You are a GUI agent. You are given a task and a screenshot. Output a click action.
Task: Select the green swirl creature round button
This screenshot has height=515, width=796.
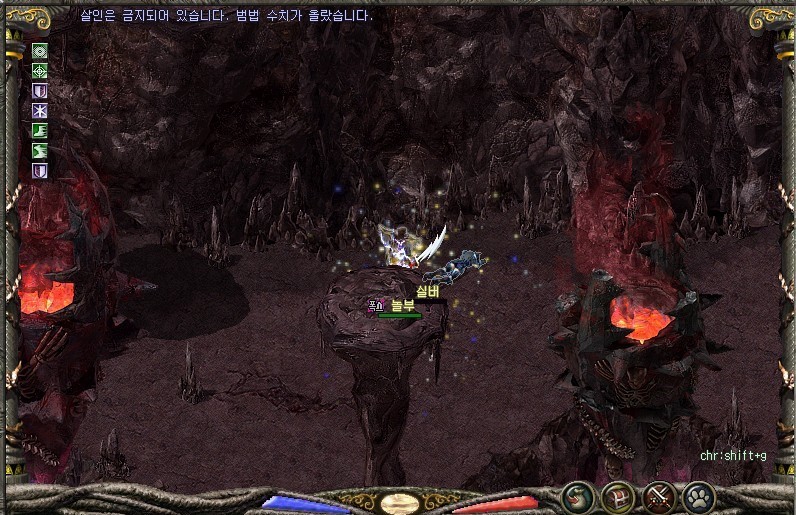(578, 496)
